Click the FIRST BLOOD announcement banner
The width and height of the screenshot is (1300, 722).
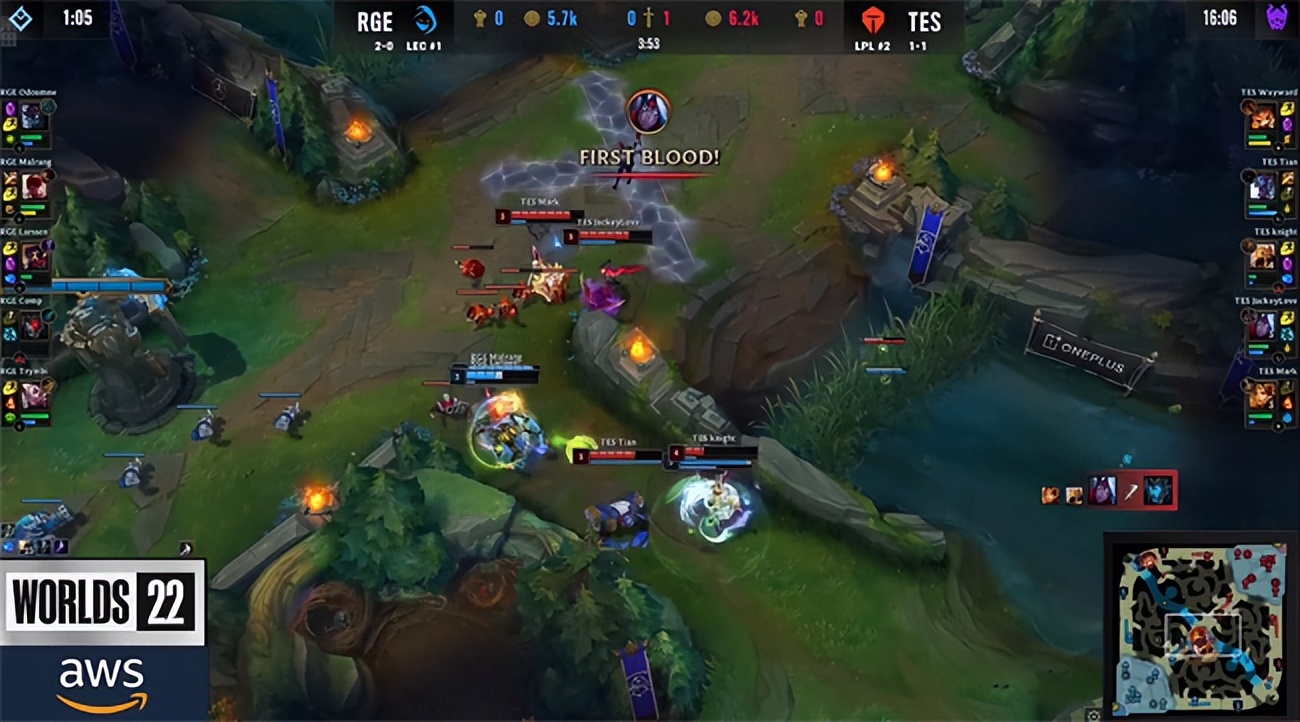pos(651,157)
